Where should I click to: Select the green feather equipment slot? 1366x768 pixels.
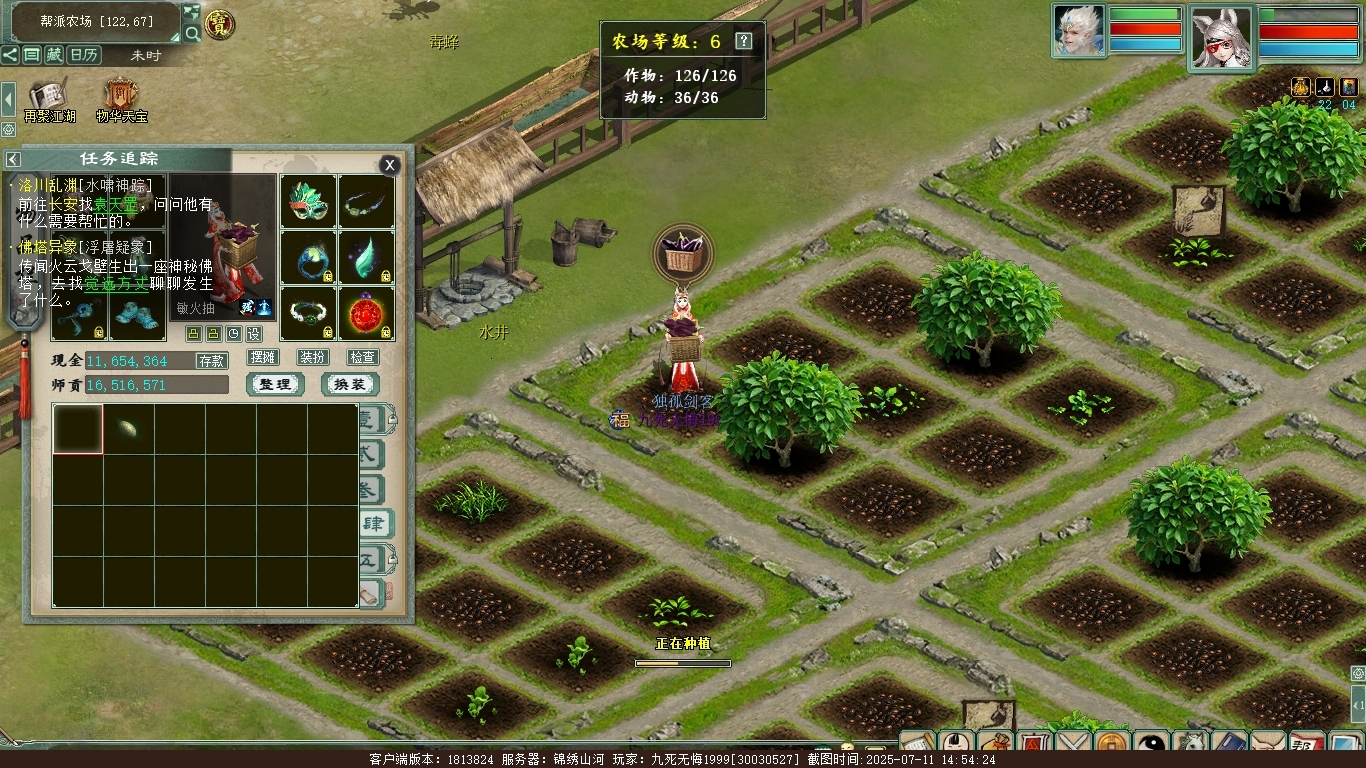pos(366,258)
